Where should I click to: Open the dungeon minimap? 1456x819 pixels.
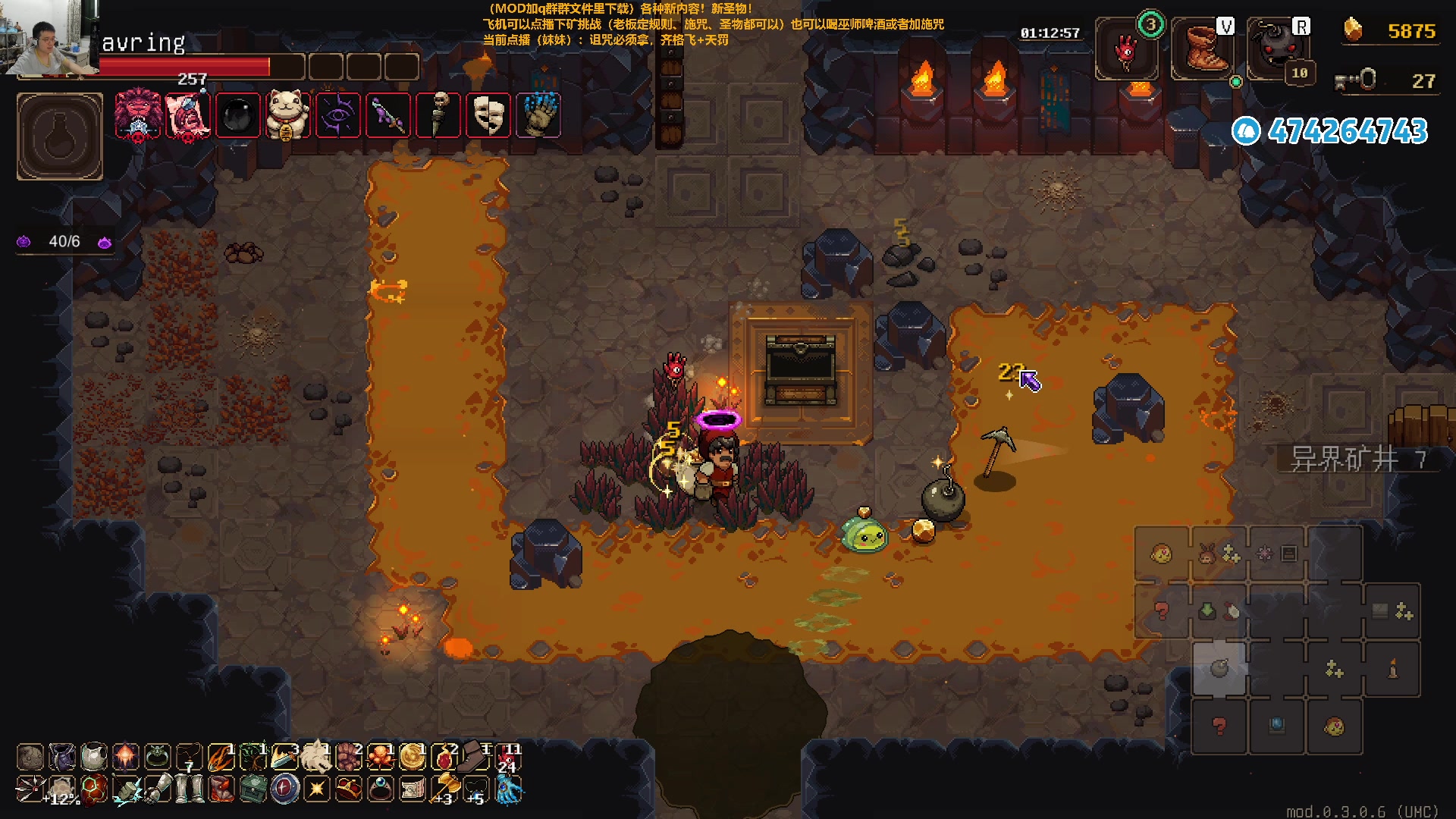tap(1278, 641)
